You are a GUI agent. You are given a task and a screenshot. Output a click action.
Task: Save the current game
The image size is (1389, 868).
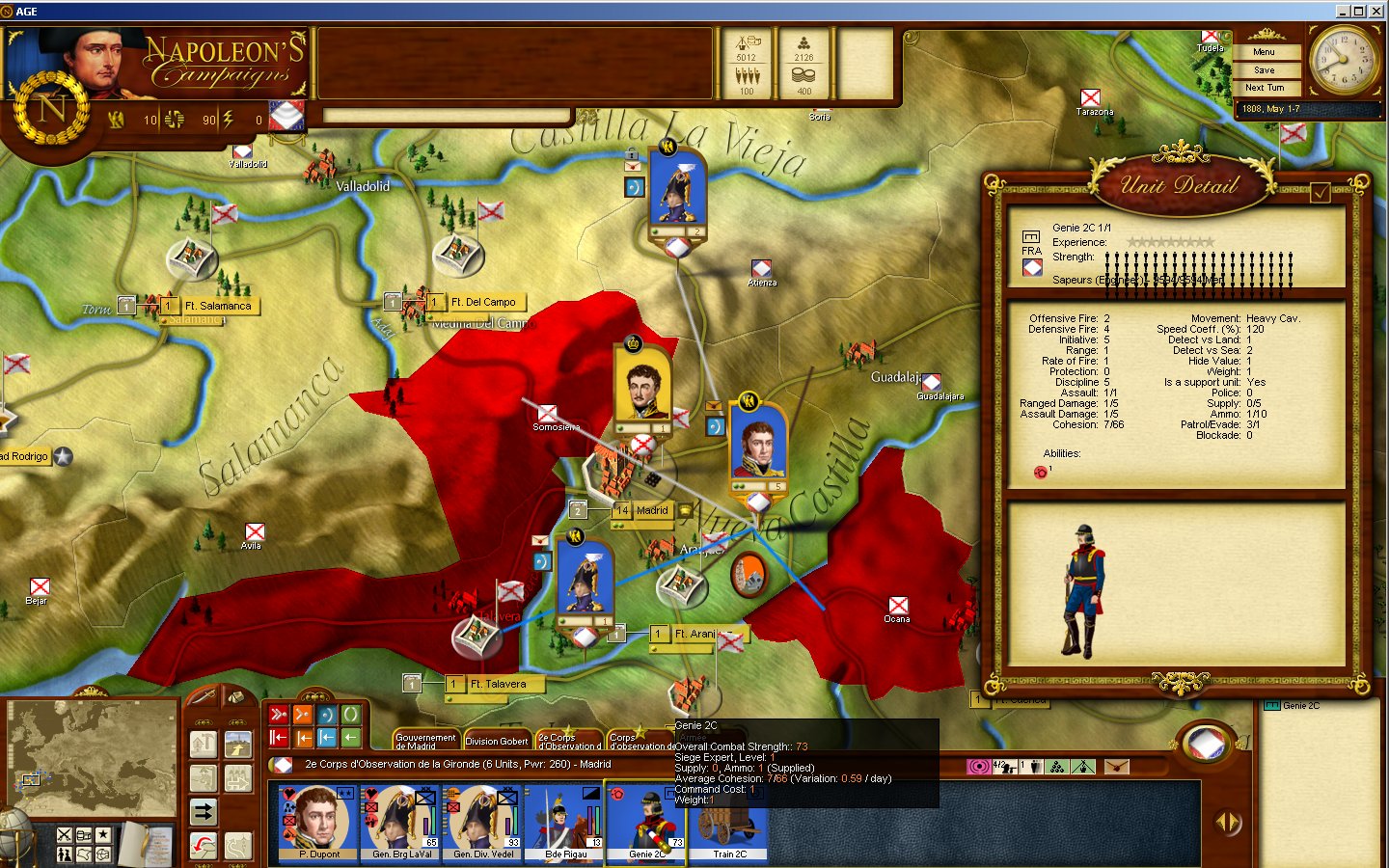[x=1264, y=70]
